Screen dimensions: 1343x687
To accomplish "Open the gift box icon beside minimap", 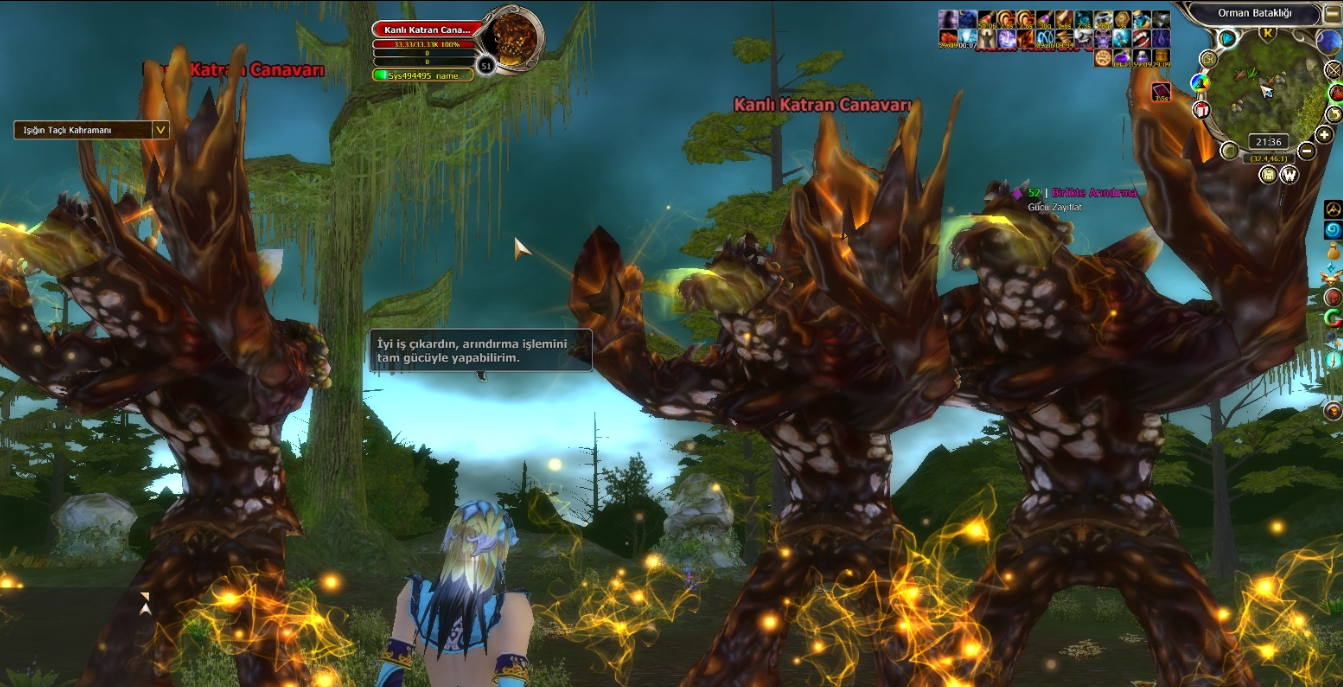I will coord(1202,108).
